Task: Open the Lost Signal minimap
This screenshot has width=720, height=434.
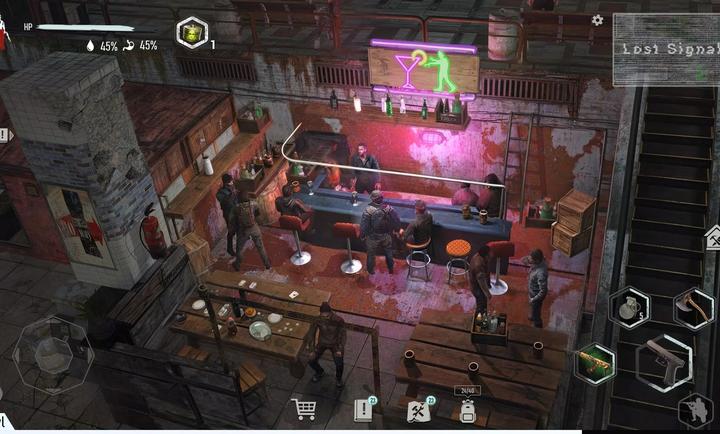Action: click(x=666, y=47)
